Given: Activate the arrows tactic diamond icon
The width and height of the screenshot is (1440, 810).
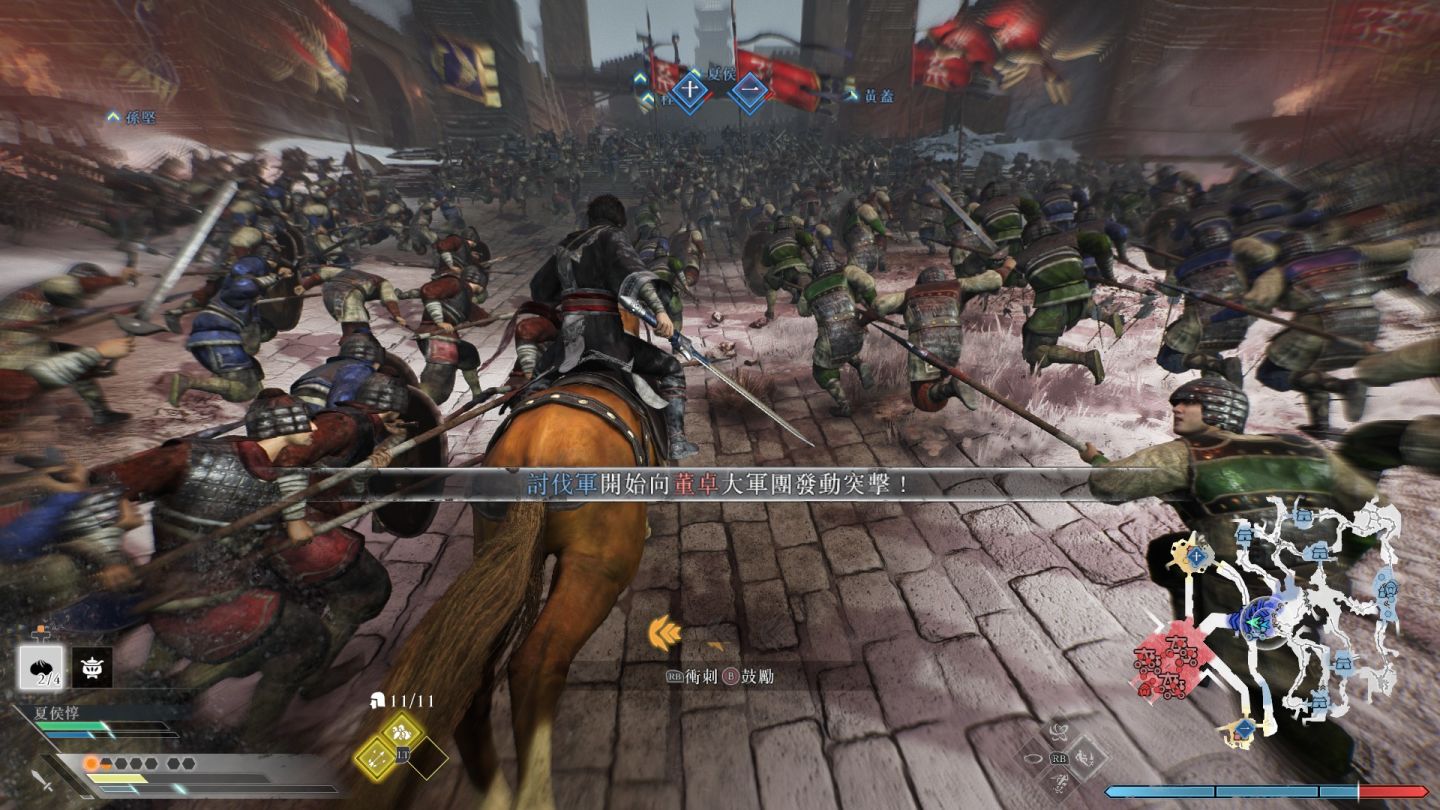Looking at the screenshot, I should (x=375, y=760).
